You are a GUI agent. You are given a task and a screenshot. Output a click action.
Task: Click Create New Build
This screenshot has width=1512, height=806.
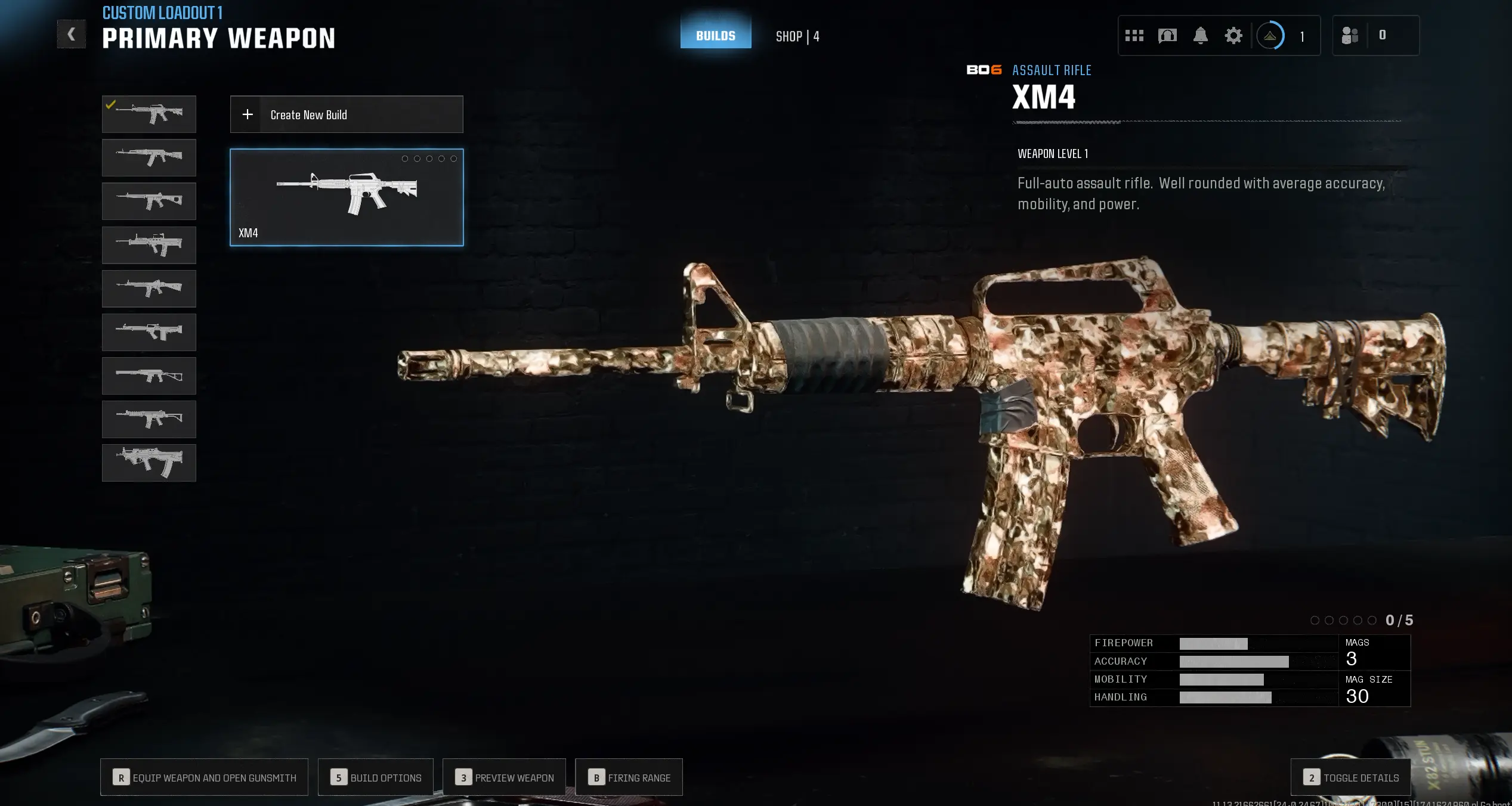pos(346,114)
